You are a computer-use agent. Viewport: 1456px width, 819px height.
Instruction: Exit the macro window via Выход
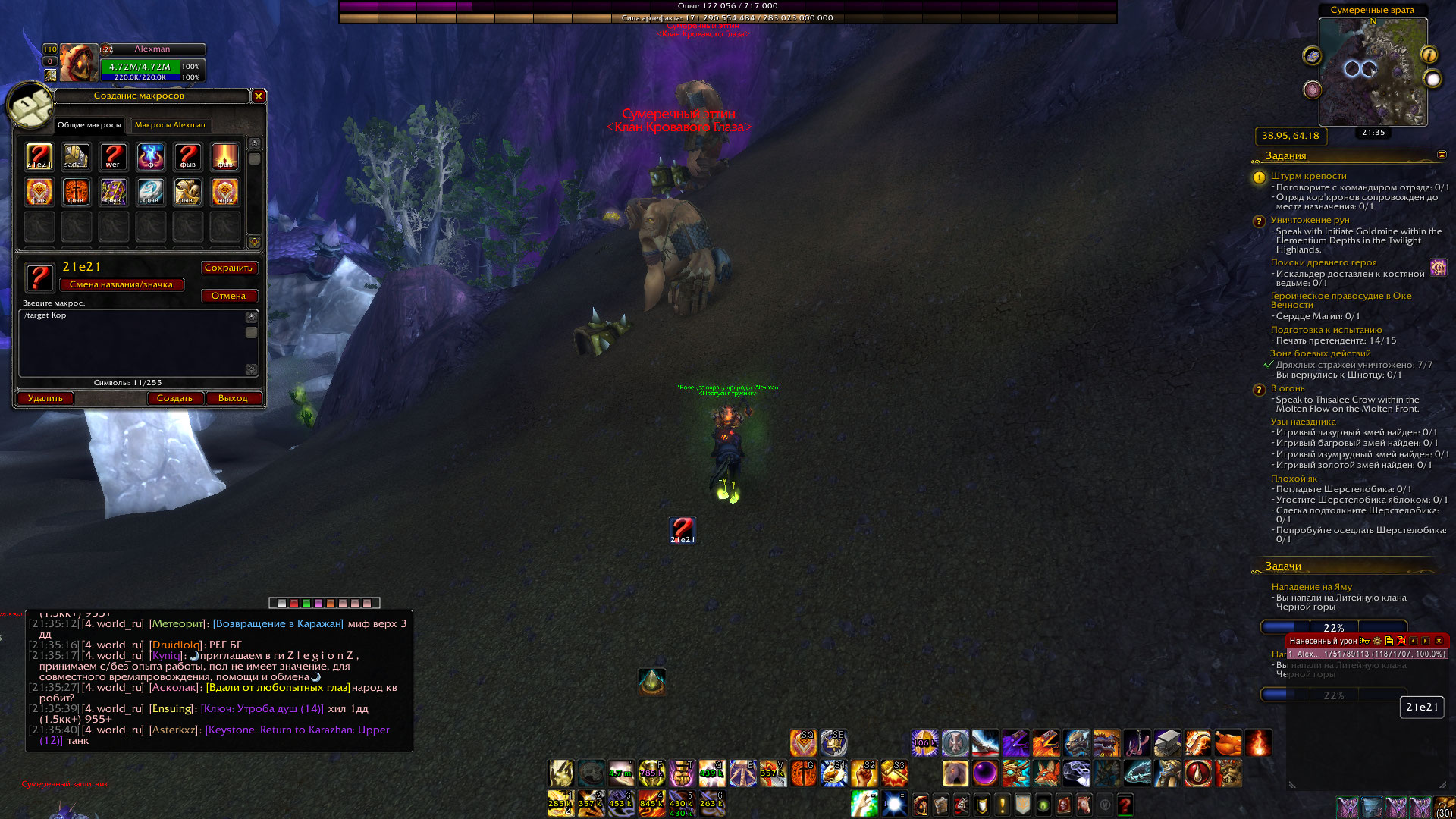tap(233, 398)
